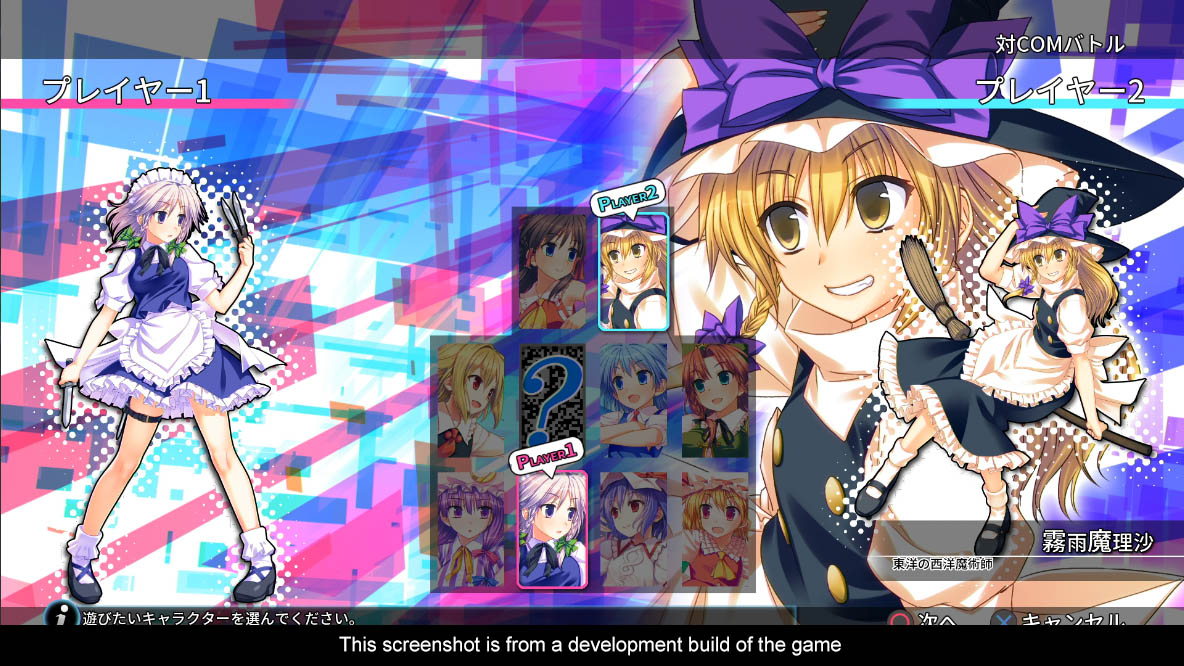Choose Marisa's witch-hat portrait tile
This screenshot has width=1184, height=666.
point(634,272)
